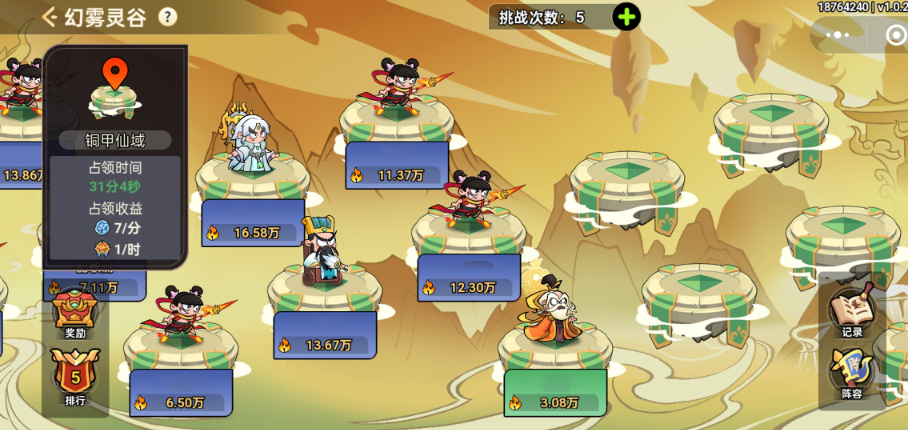Screen dimensions: 908x430
Task: Choose the 11.37万 power platform
Action: [x=396, y=125]
